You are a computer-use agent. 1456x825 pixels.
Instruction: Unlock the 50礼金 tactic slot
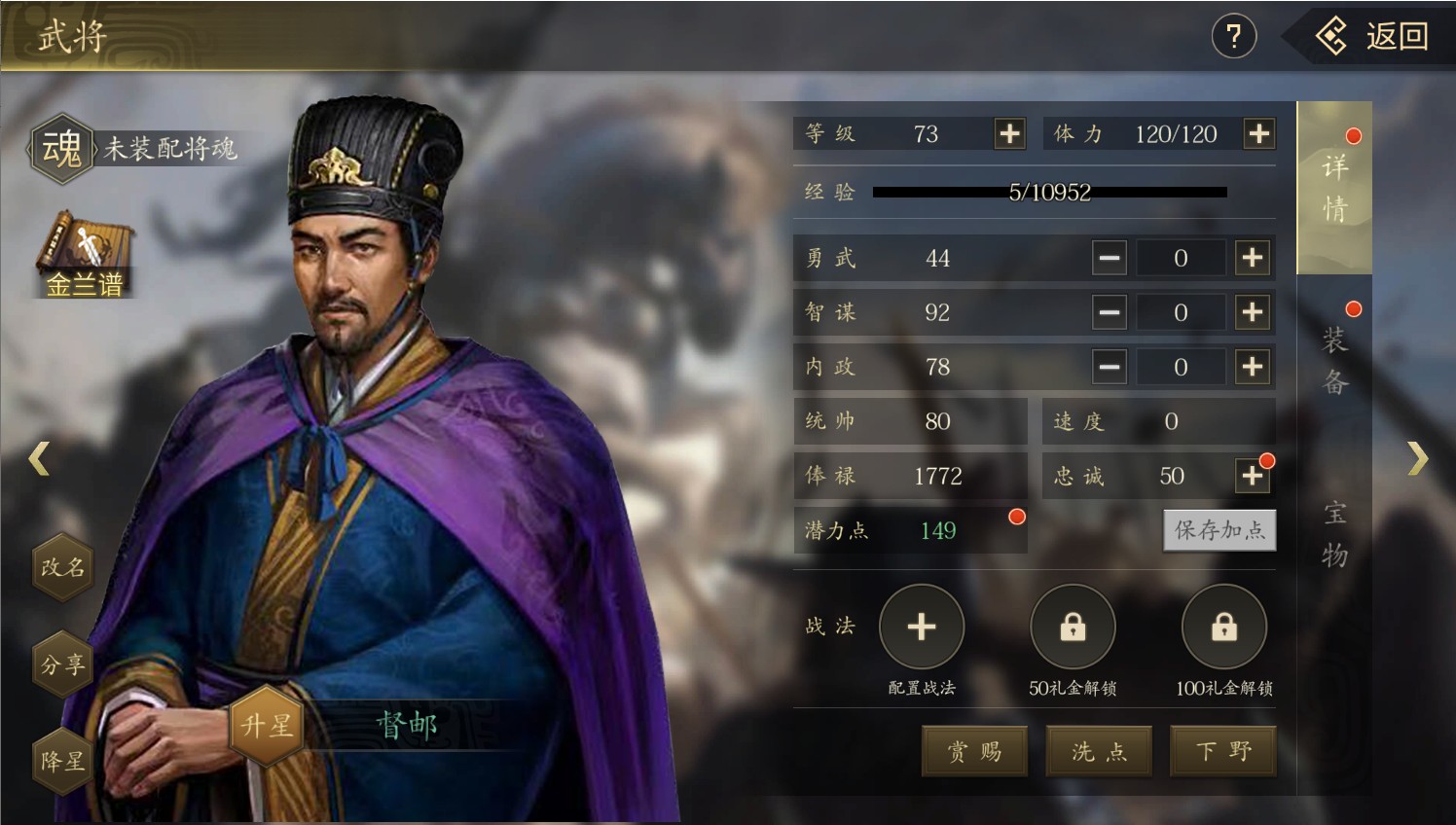point(1073,628)
